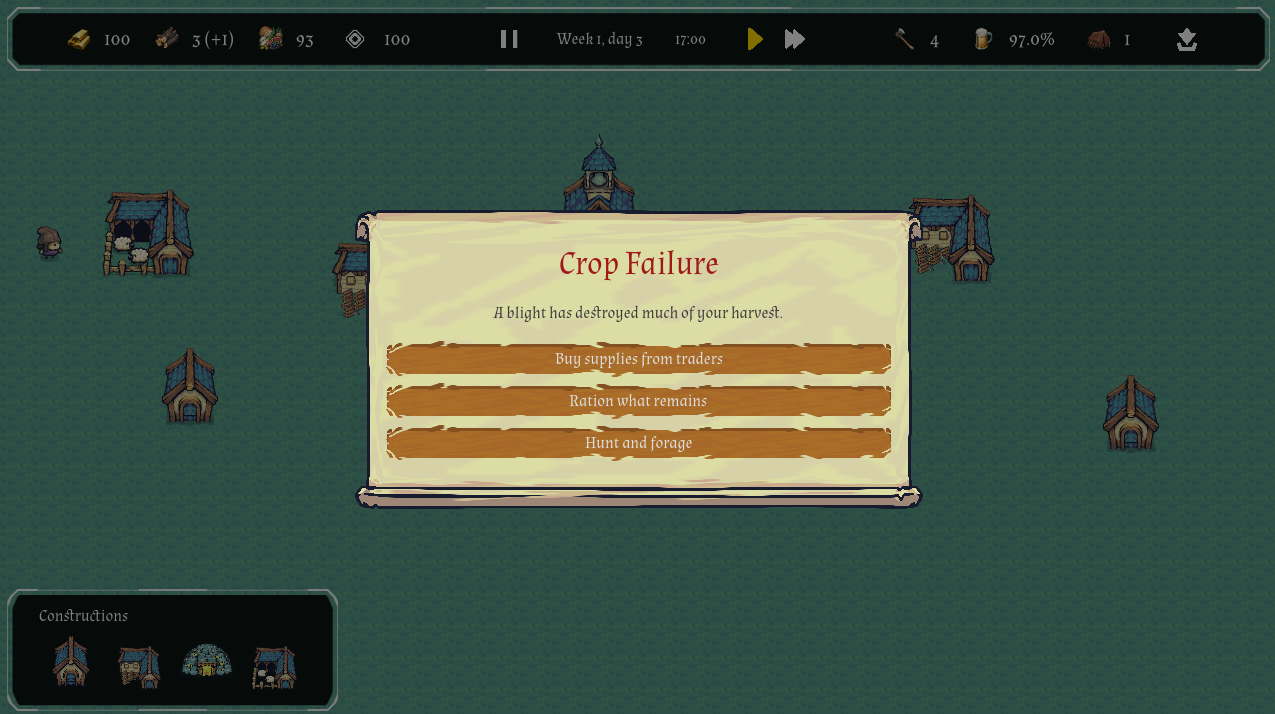
Task: Pause the game
Action: click(509, 39)
